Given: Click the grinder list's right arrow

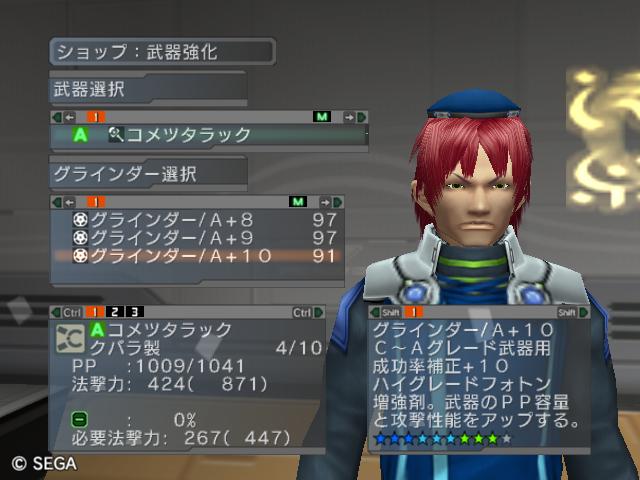Looking at the screenshot, I should pyautogui.click(x=325, y=201).
